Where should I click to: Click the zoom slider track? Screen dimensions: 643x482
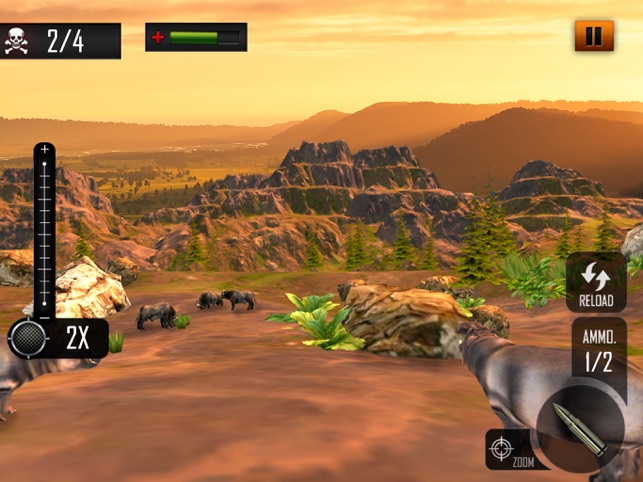pyautogui.click(x=45, y=230)
